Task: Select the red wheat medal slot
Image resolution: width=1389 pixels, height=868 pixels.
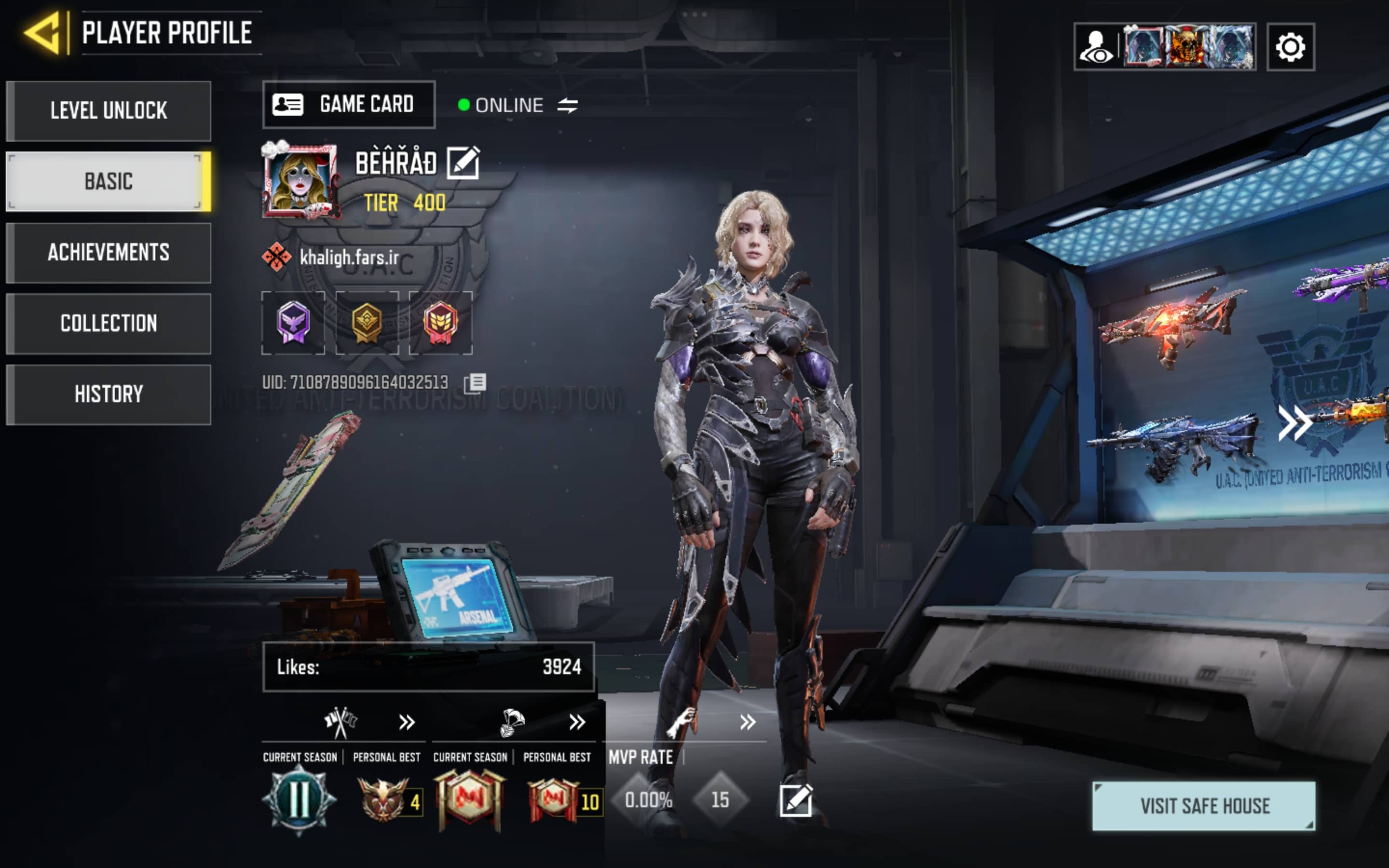Action: click(x=440, y=323)
